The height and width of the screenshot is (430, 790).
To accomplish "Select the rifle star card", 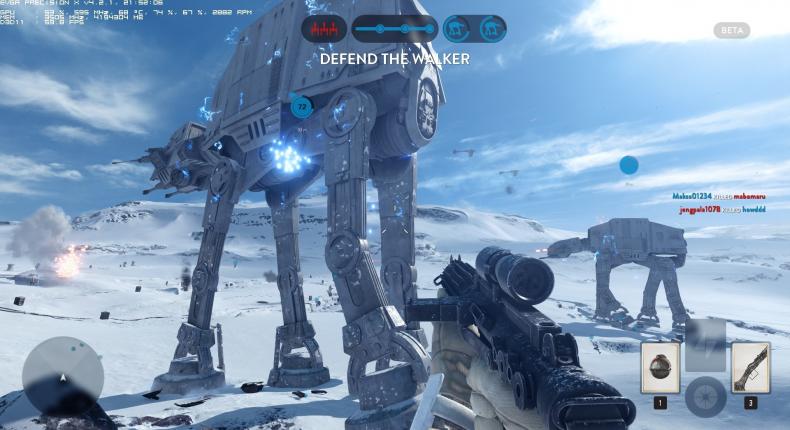I will click(x=750, y=367).
